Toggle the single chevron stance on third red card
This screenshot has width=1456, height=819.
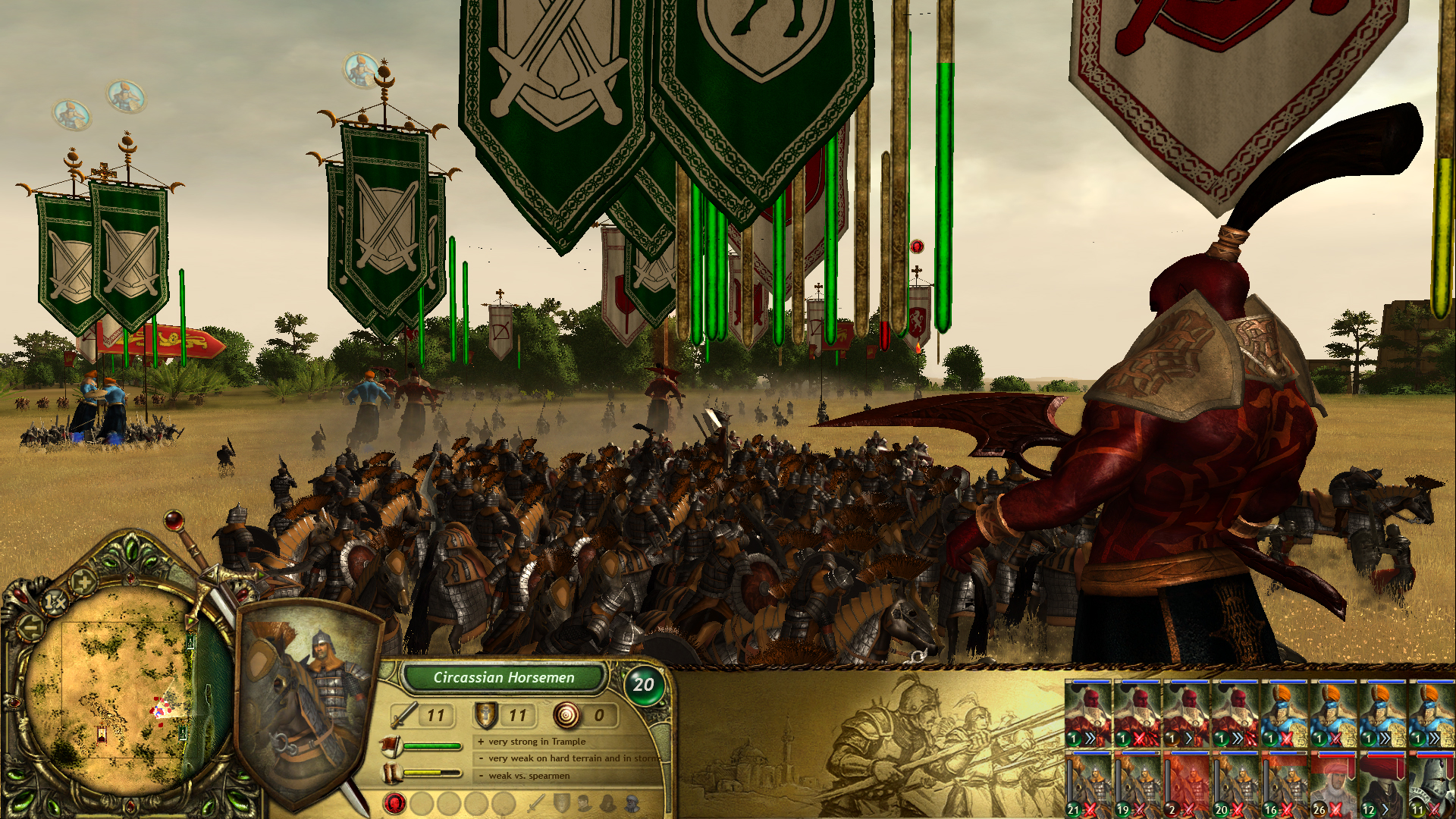[1189, 738]
